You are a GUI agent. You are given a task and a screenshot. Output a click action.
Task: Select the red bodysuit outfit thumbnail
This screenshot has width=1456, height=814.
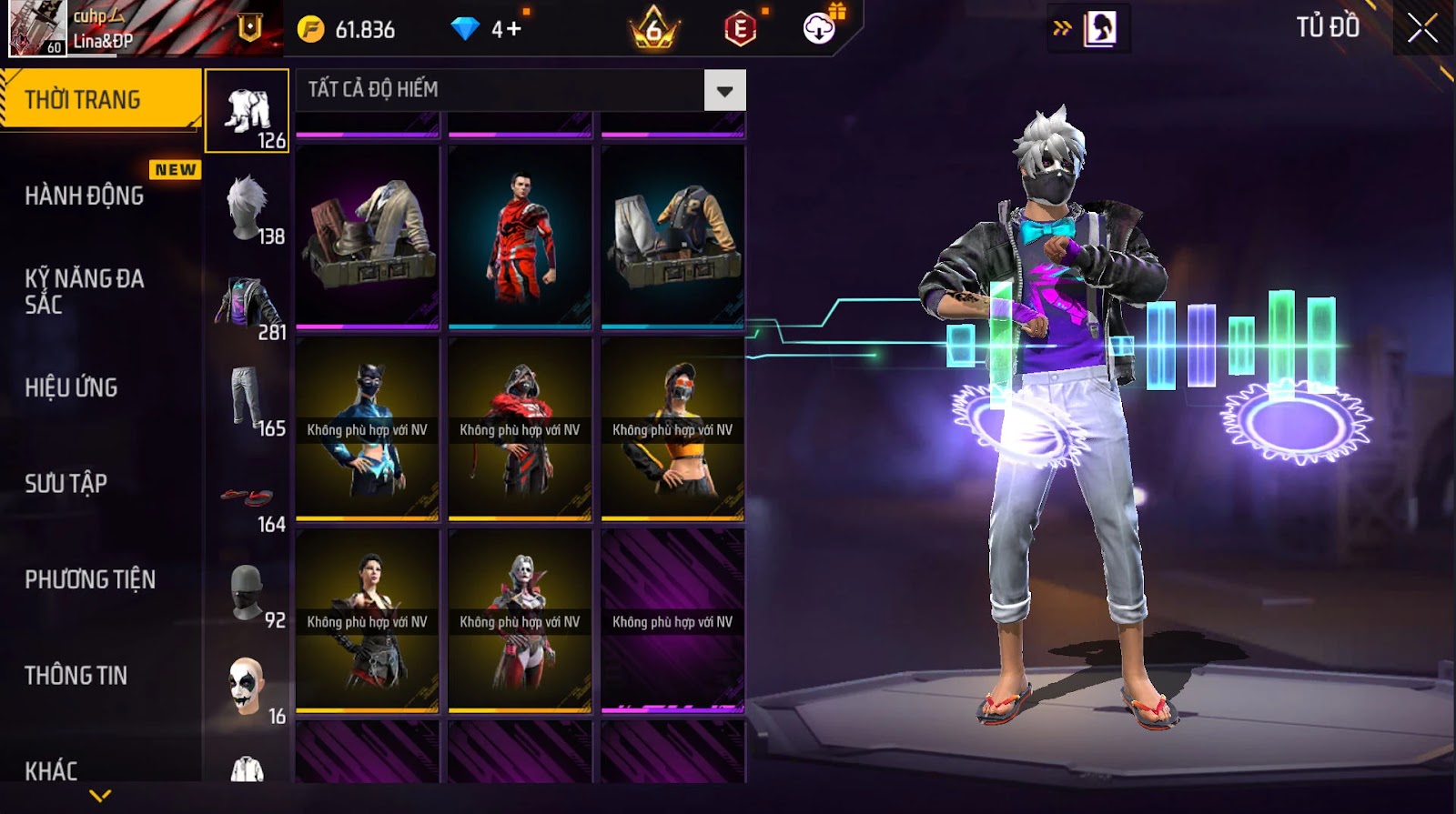[x=520, y=236]
